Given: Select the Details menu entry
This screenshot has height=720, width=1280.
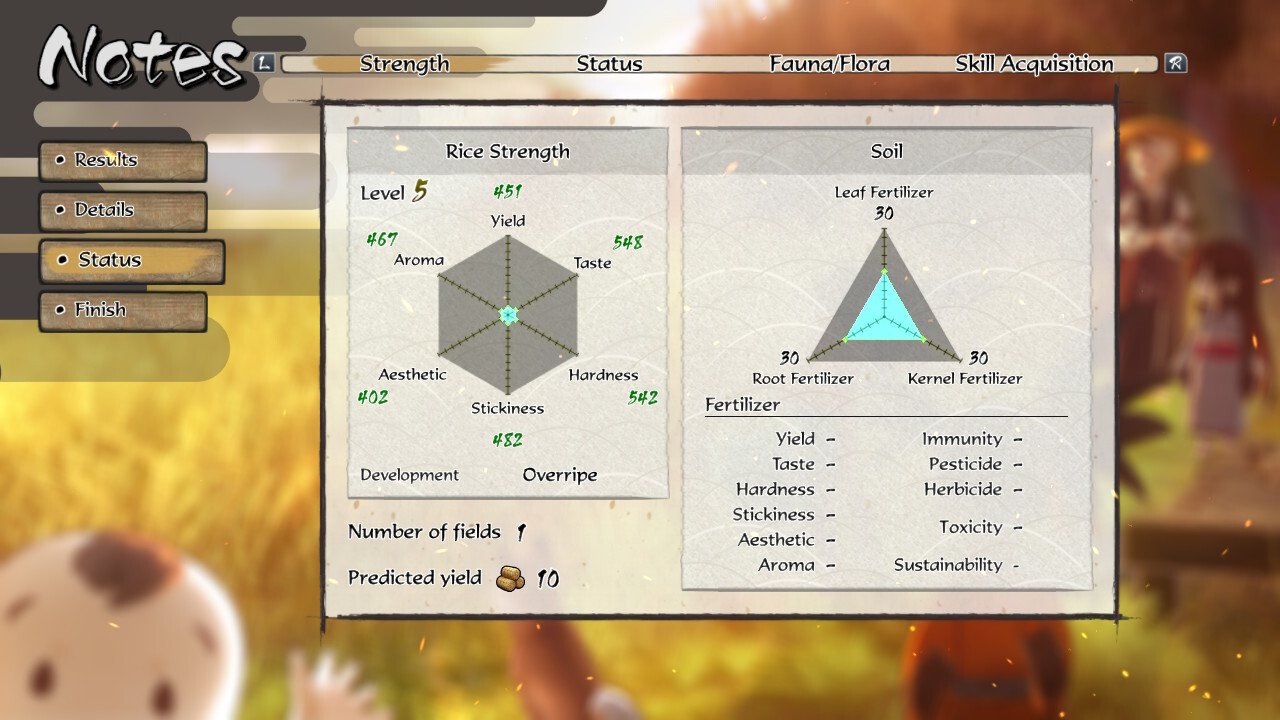Looking at the screenshot, I should tap(122, 211).
